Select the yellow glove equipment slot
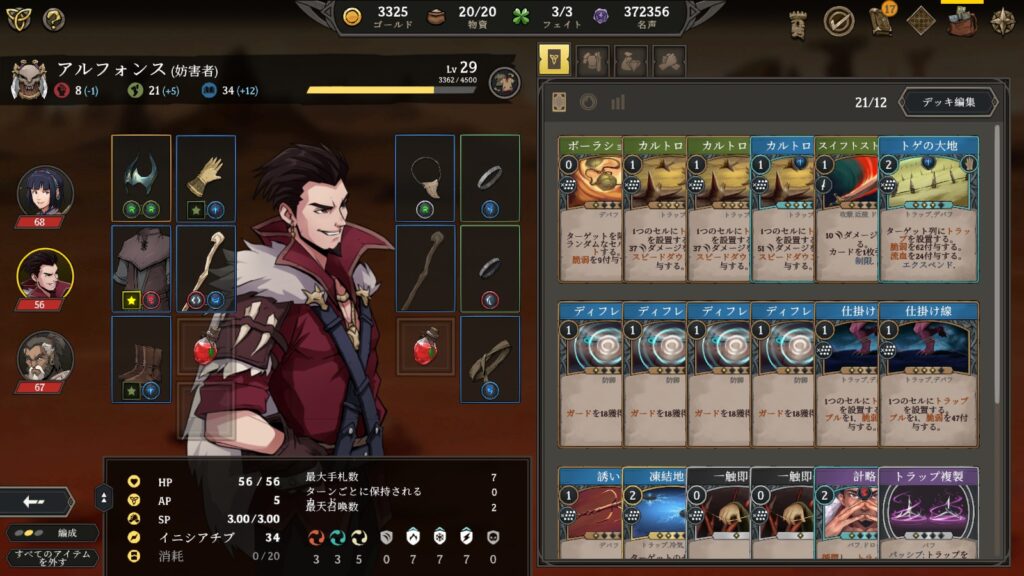This screenshot has height=576, width=1024. coord(206,178)
